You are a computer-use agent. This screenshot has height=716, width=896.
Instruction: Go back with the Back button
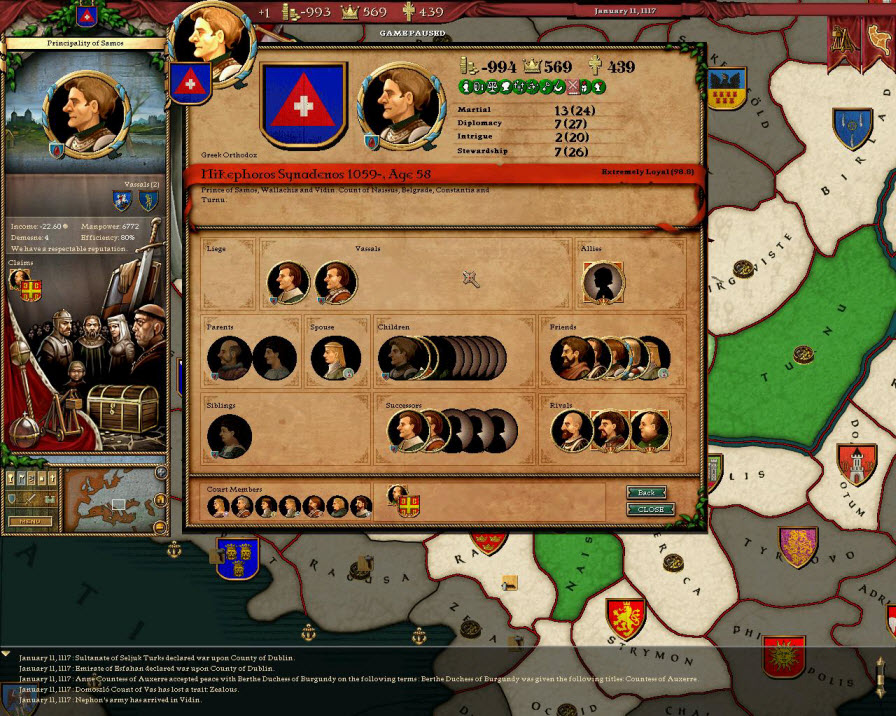[646, 492]
